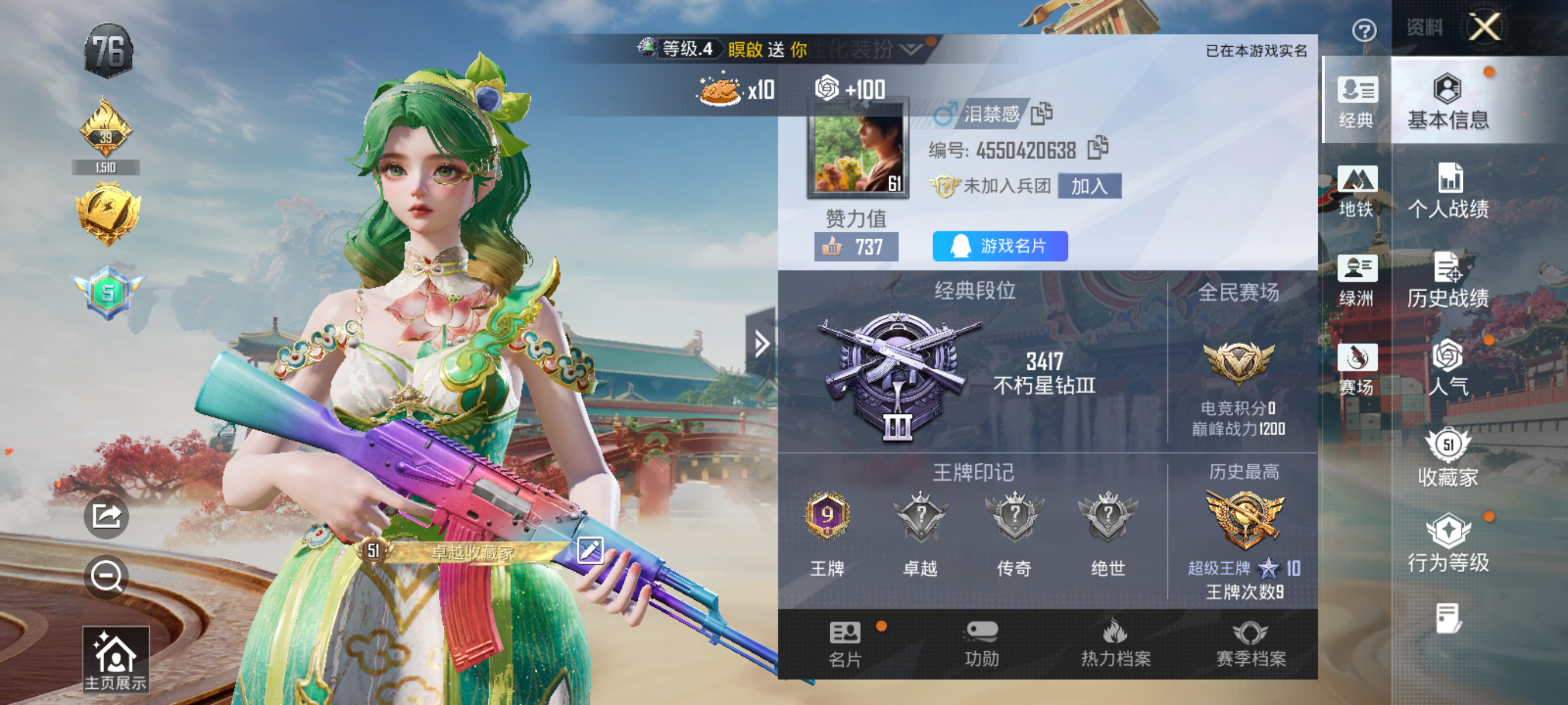Viewport: 1568px width, 705px height.
Task: Give a like on the 737 thumbs-up button
Action: (856, 247)
